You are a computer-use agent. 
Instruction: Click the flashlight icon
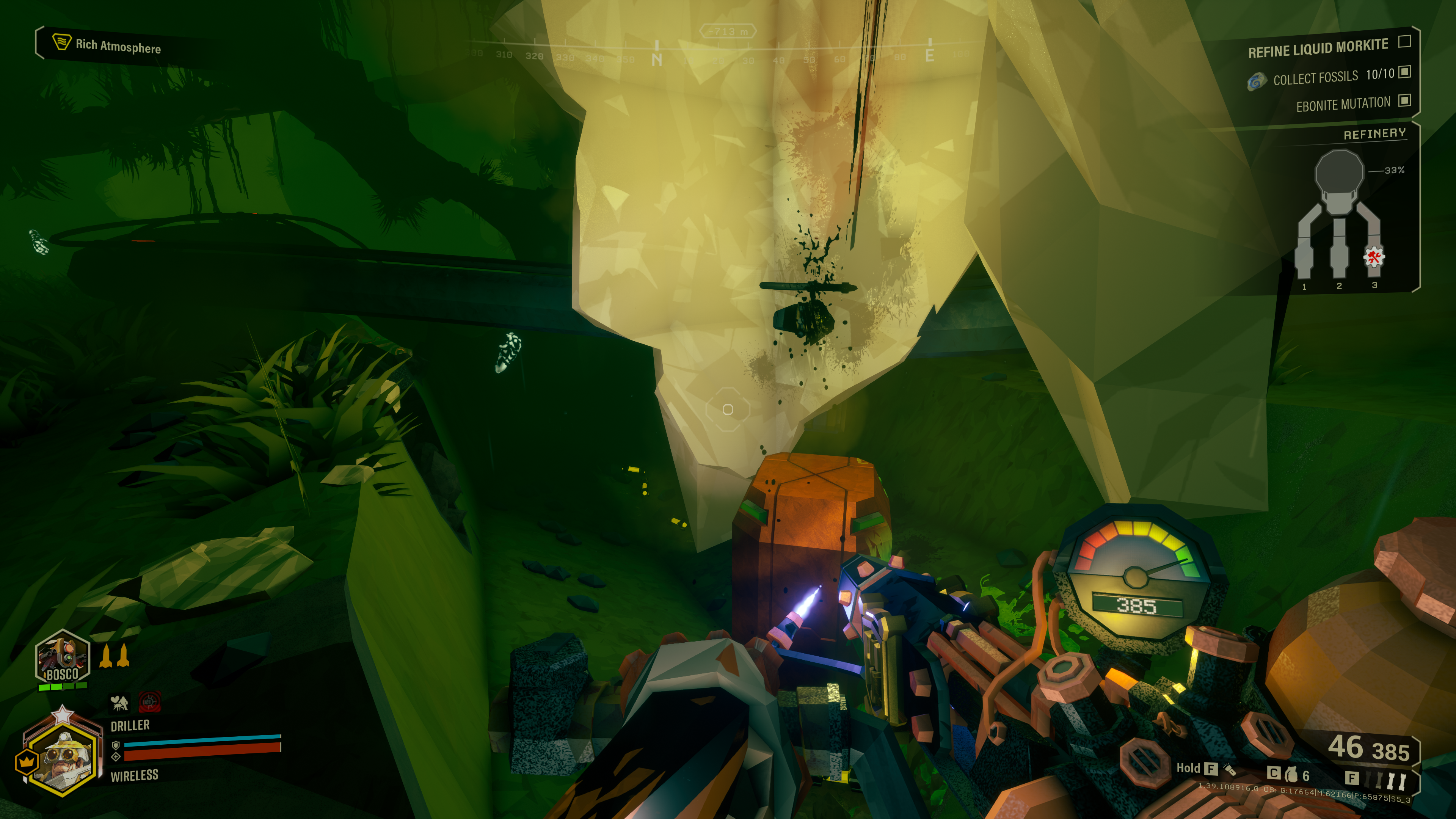tap(1229, 769)
